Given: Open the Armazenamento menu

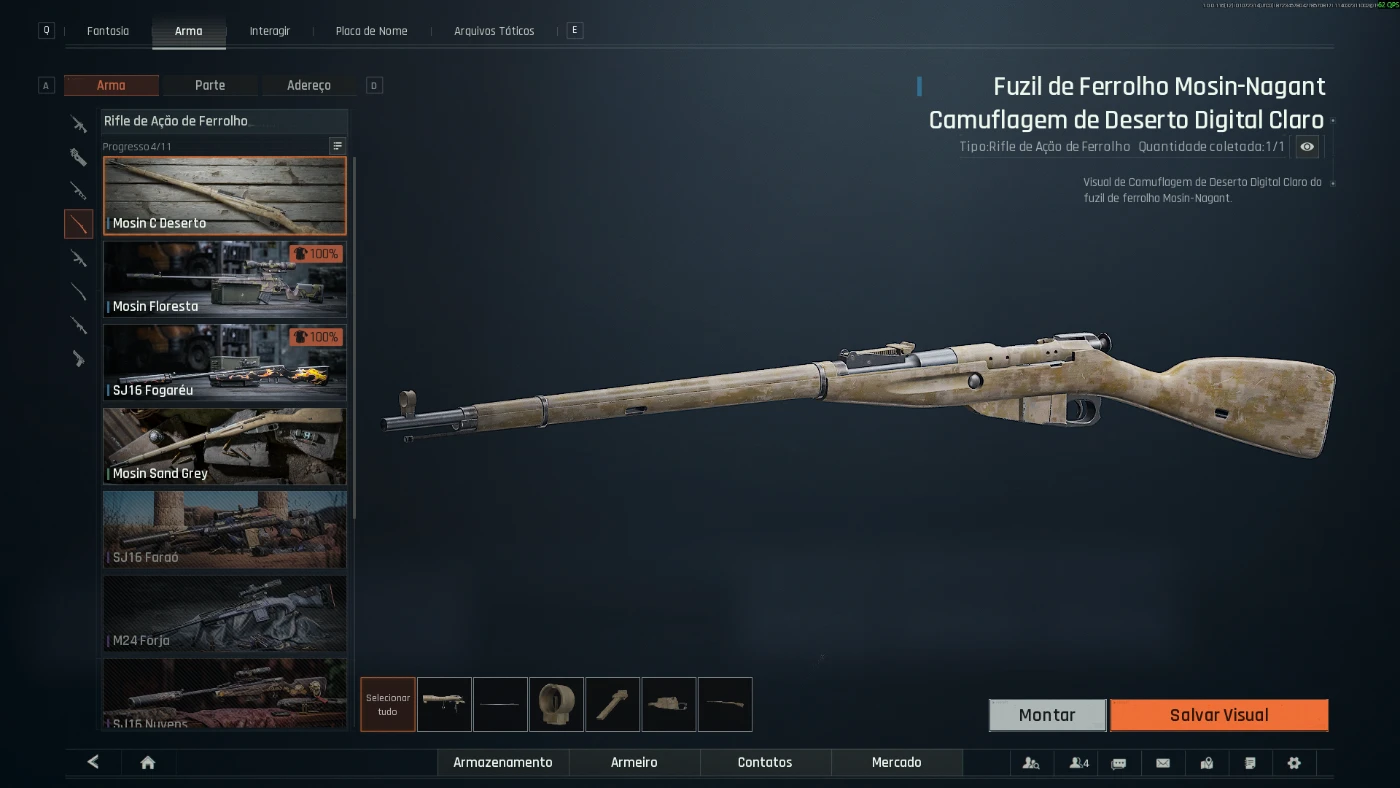Looking at the screenshot, I should (x=502, y=762).
